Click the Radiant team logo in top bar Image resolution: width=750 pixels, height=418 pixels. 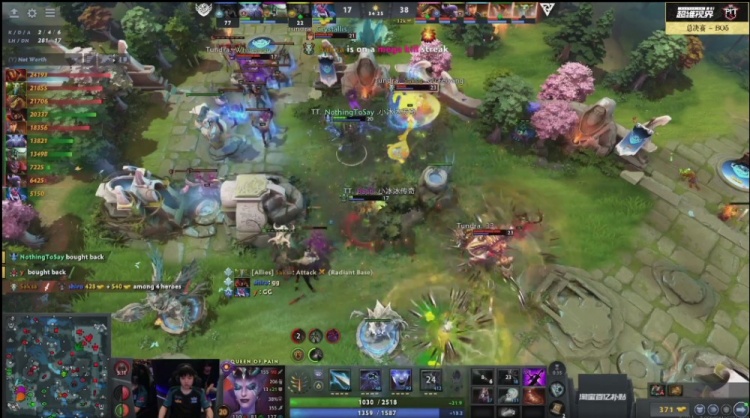[x=204, y=10]
